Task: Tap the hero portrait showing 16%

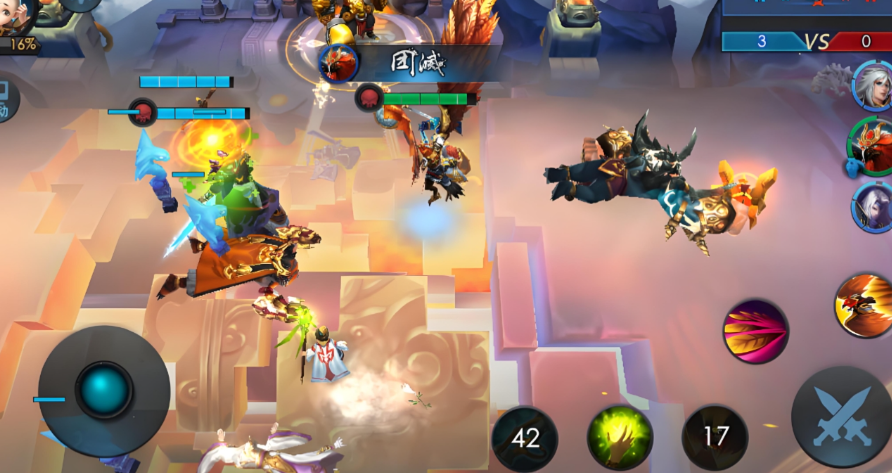Action: (x=22, y=22)
